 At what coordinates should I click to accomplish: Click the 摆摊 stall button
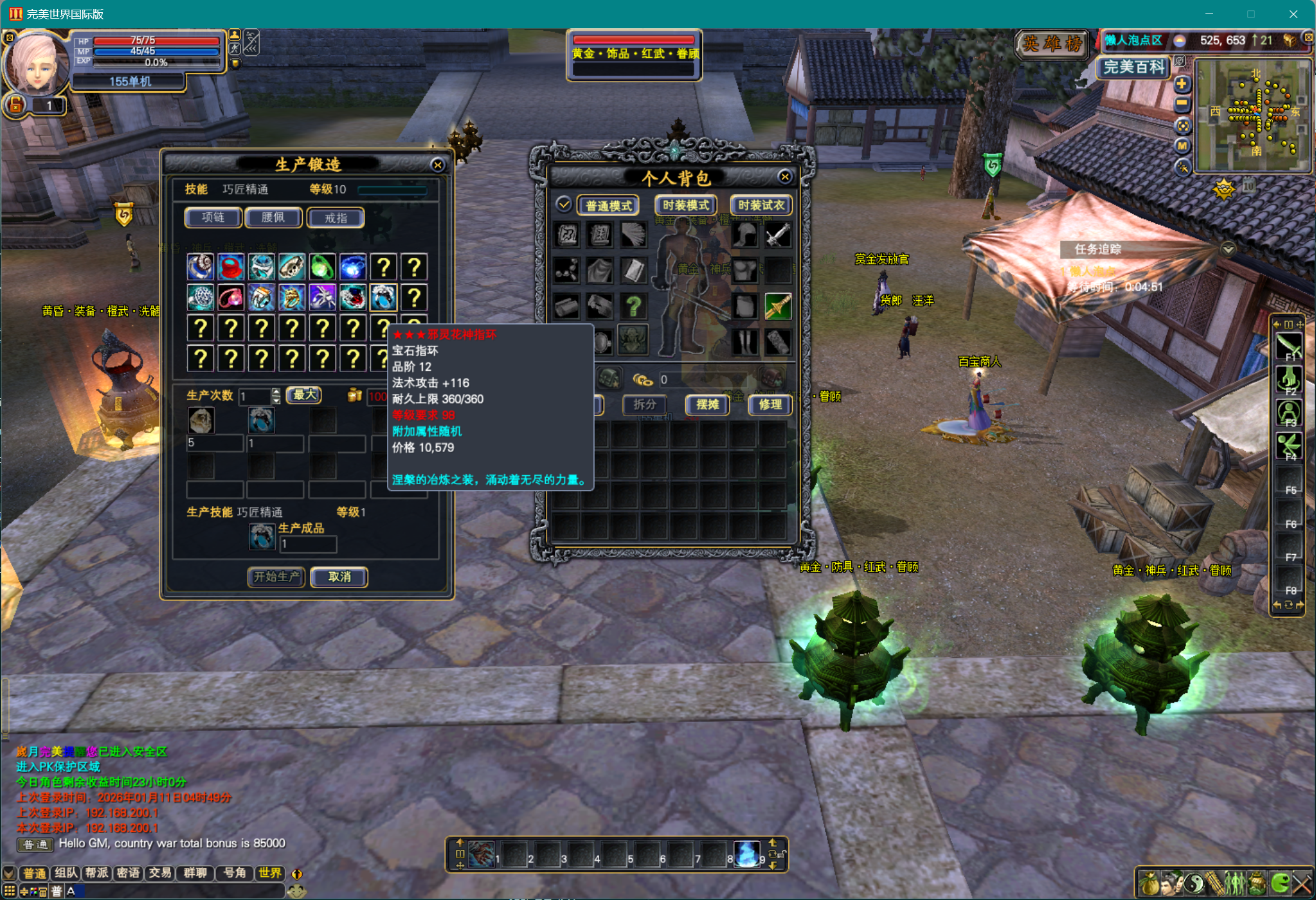[707, 404]
